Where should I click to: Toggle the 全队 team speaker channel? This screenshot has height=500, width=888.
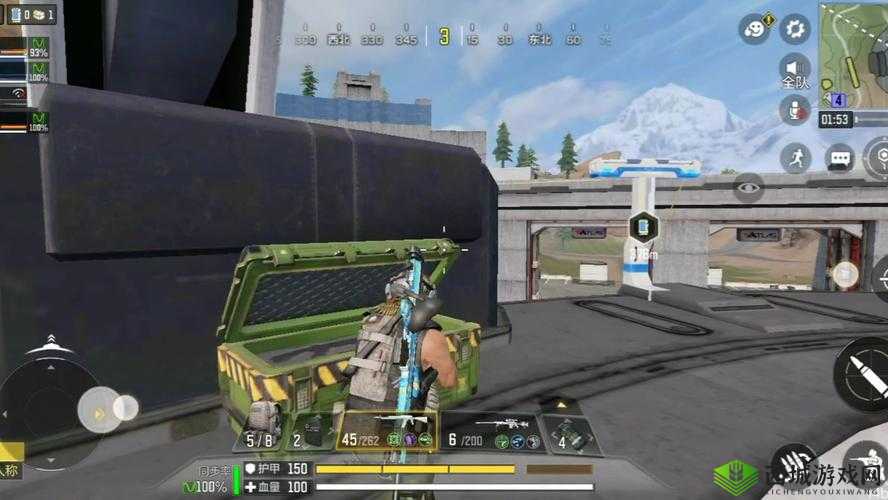coord(795,71)
